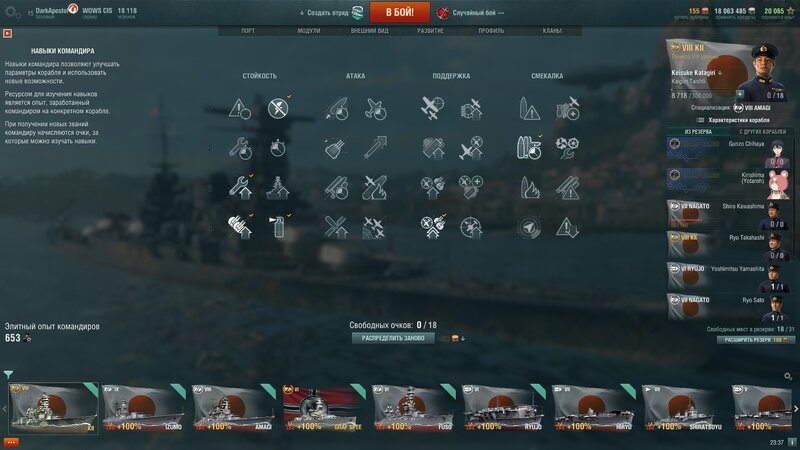Open the Случайный бой battle type selector
800x450 pixels.
[470, 13]
